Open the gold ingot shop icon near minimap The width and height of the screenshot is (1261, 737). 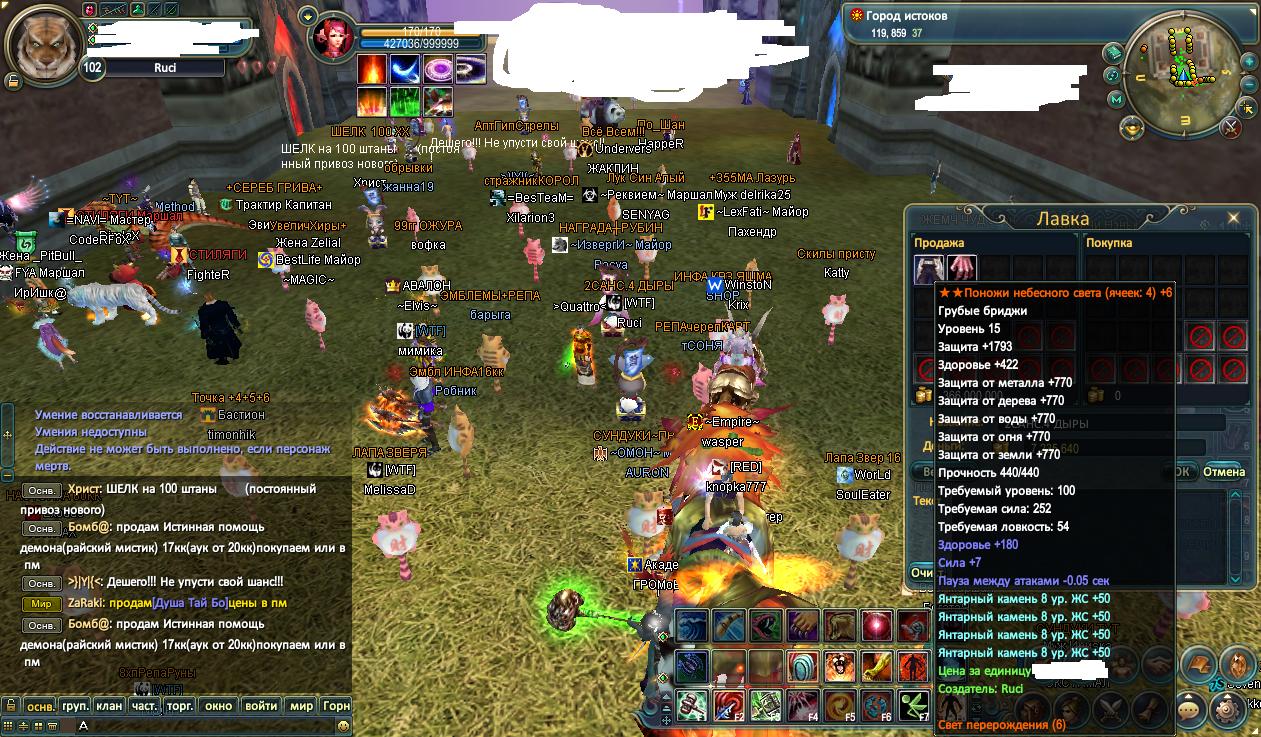[1131, 127]
